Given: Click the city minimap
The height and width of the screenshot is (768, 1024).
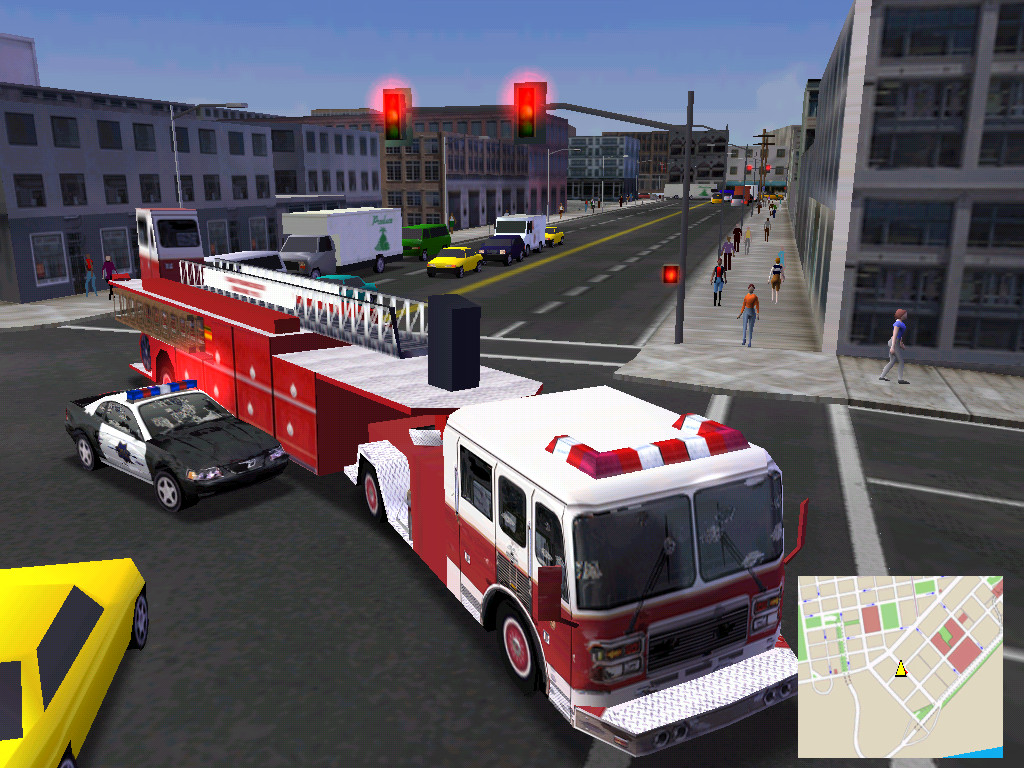Looking at the screenshot, I should 900,666.
